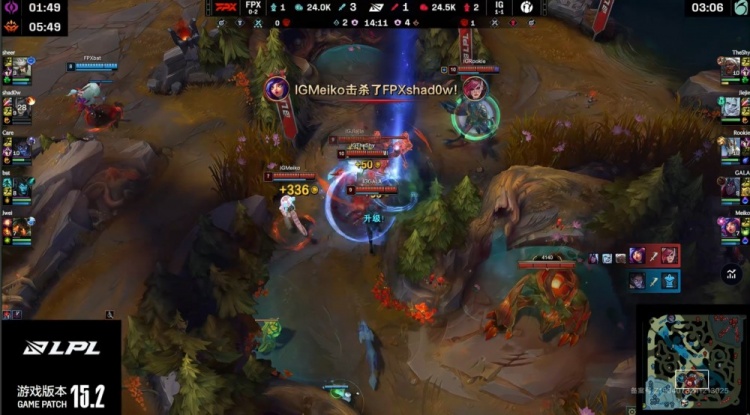Click the blue kill feed entry
Image resolution: width=750 pixels, height=415 pixels.
[x=654, y=281]
